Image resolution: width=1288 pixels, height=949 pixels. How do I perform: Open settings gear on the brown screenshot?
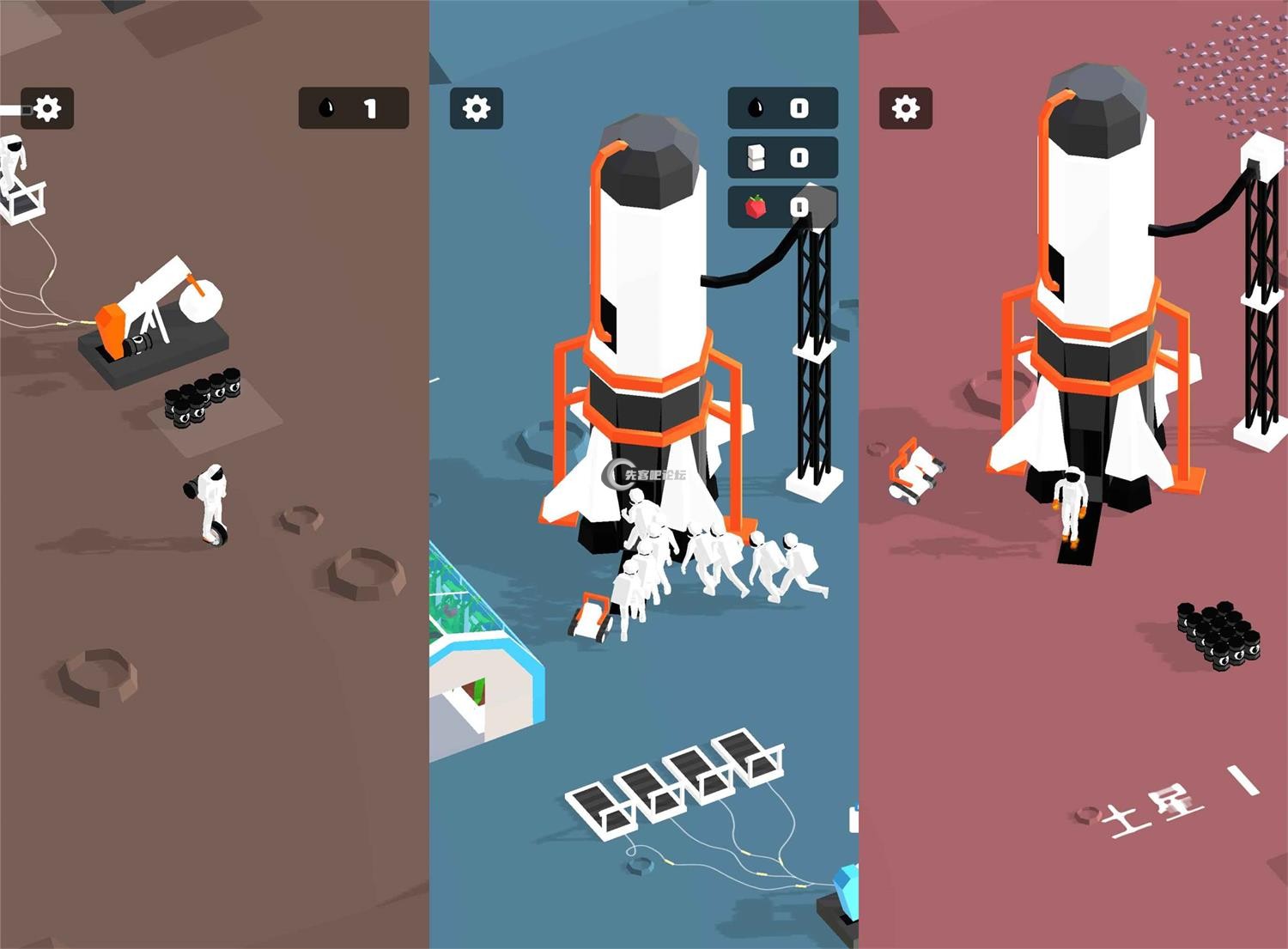tap(47, 108)
